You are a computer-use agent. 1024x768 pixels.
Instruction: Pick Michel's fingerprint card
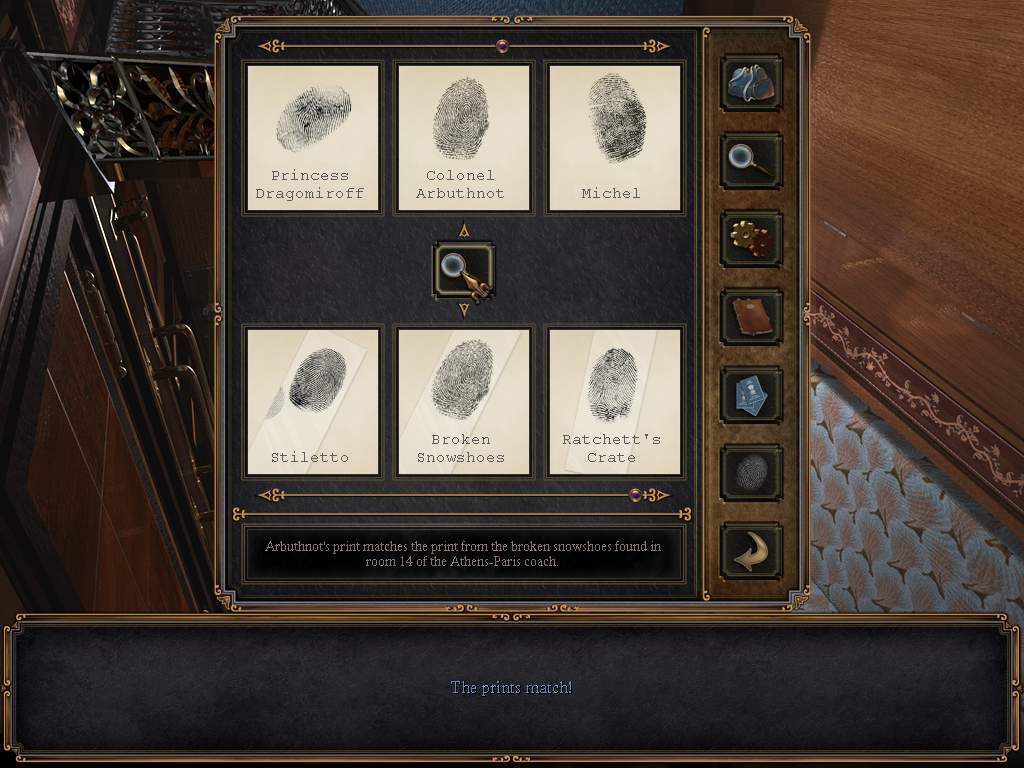pyautogui.click(x=614, y=138)
